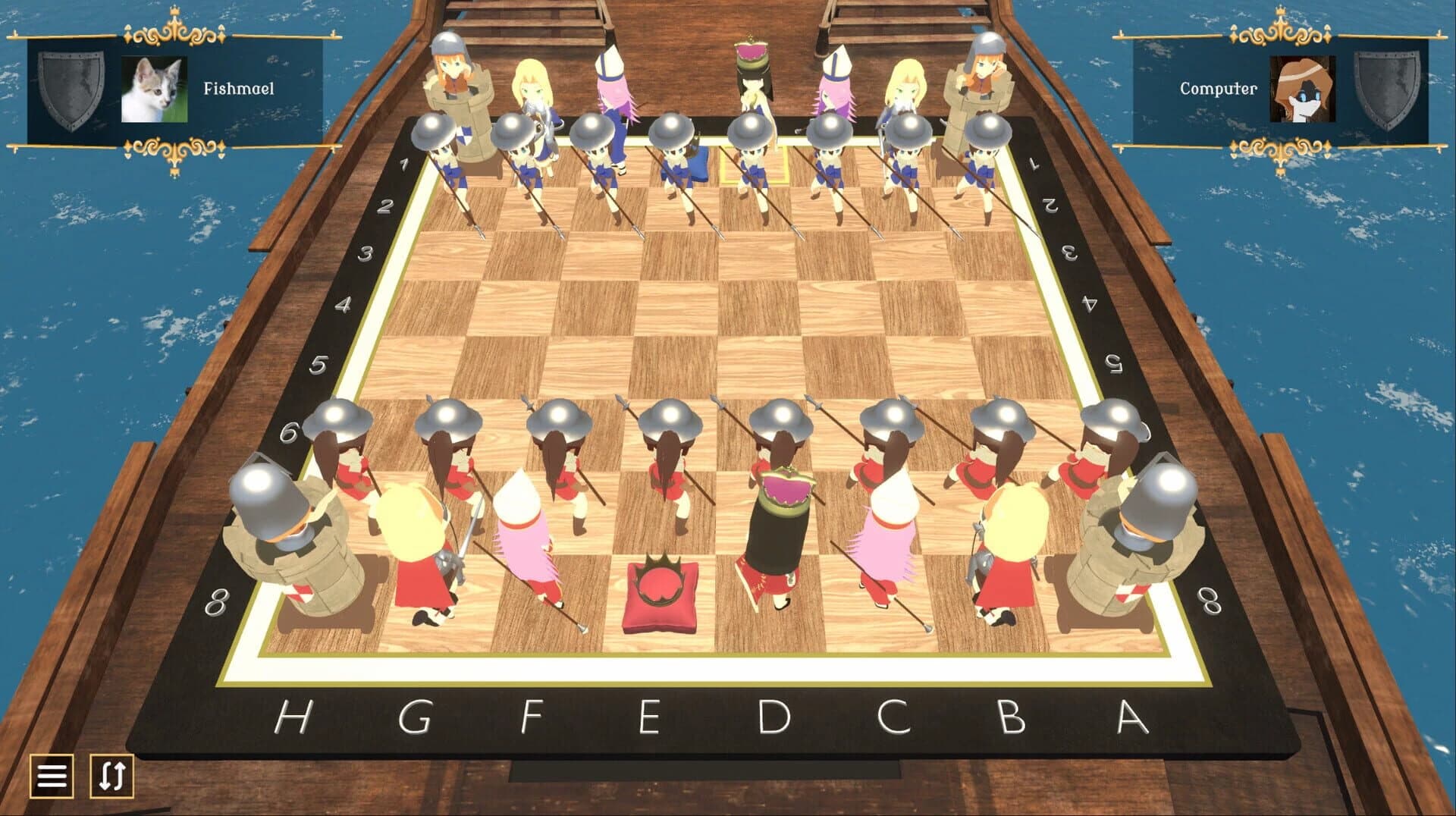Click the Computer's character avatar
Viewport: 1456px width, 816px height.
[x=1301, y=87]
